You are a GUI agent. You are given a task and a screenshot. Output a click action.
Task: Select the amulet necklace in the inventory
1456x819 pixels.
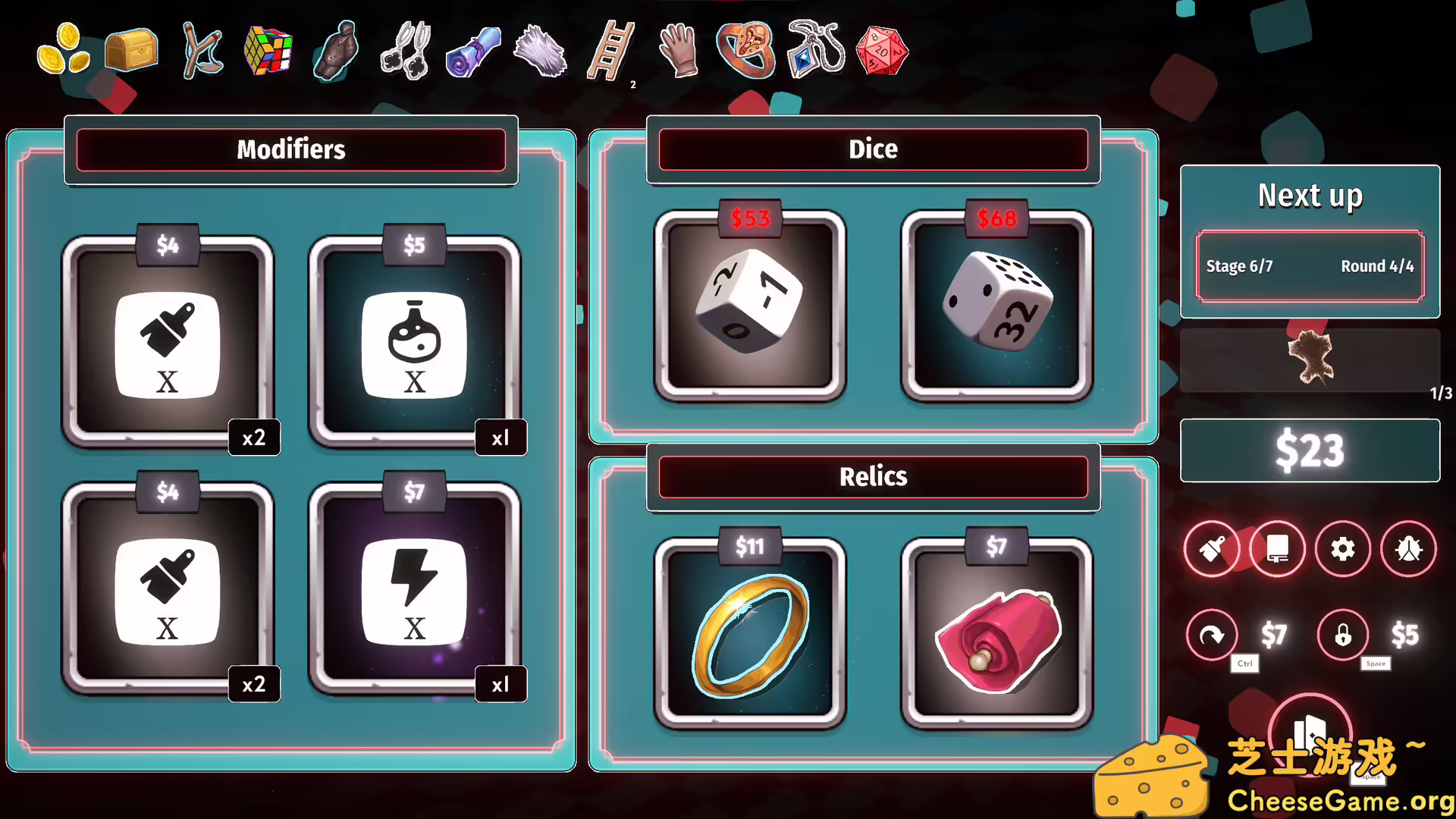814,50
